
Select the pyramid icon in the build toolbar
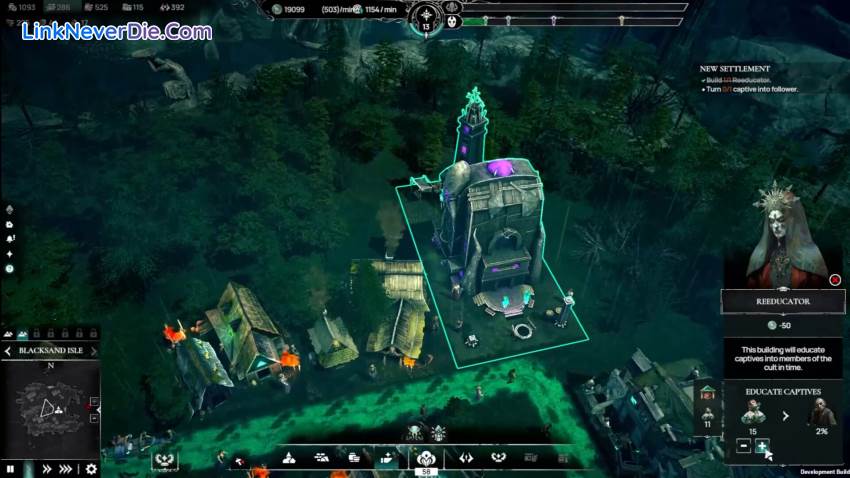(x=289, y=457)
